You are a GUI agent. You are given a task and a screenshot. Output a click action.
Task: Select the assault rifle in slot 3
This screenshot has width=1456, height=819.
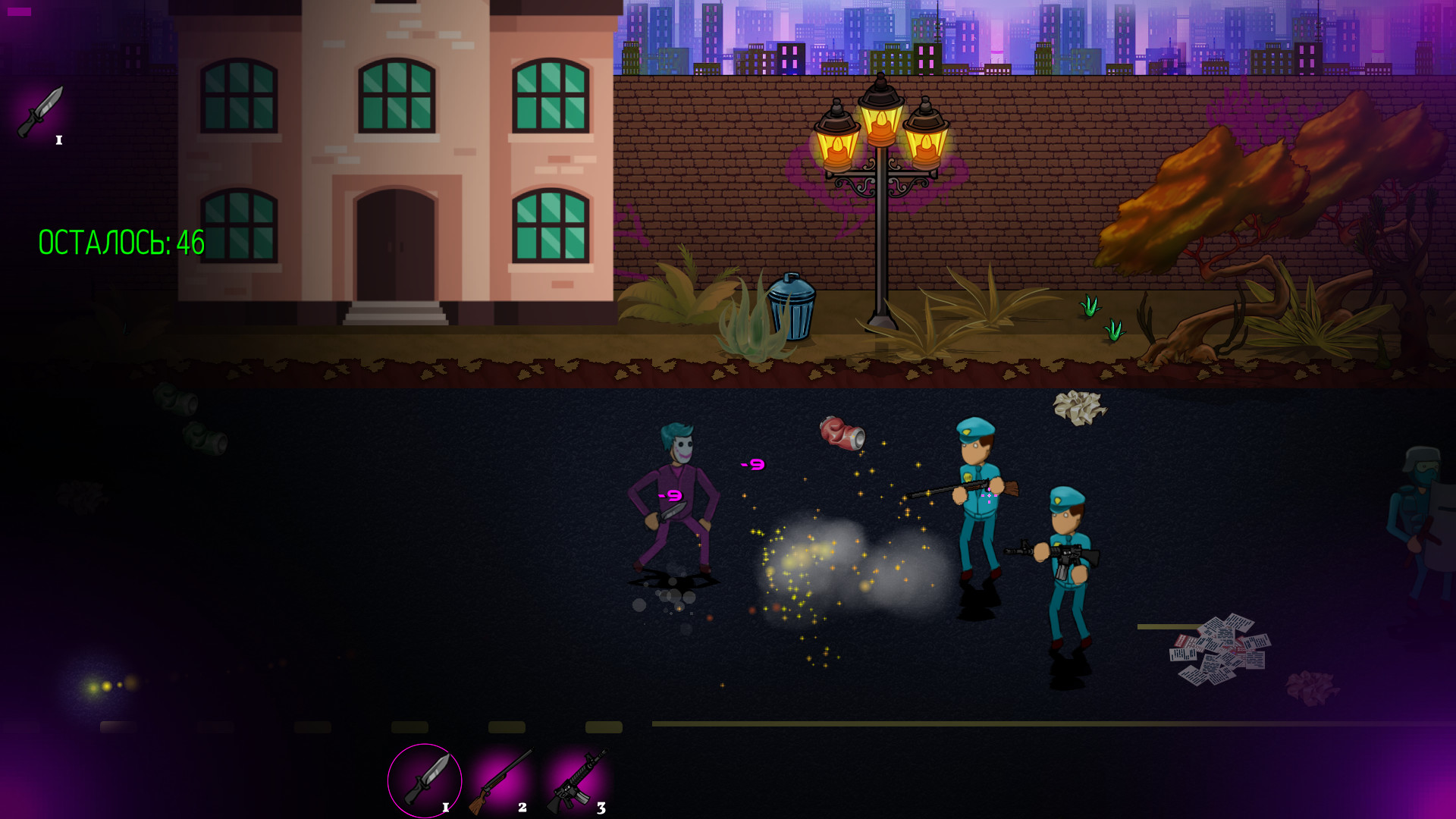tap(578, 780)
